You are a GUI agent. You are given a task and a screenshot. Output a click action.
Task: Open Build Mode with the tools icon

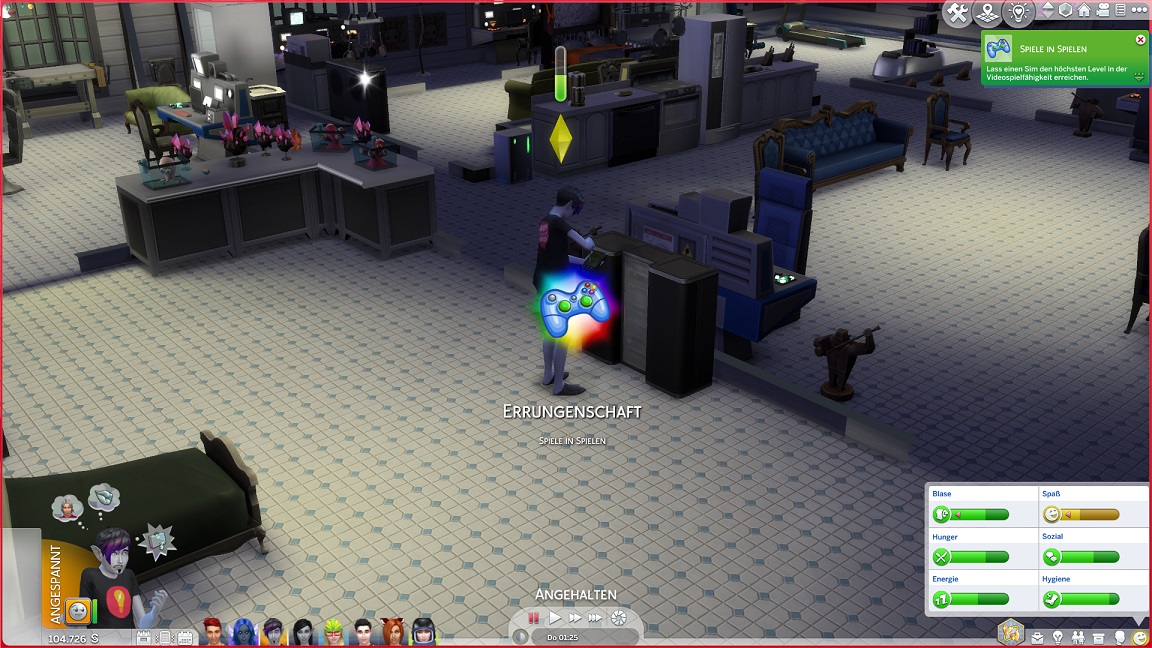958,12
